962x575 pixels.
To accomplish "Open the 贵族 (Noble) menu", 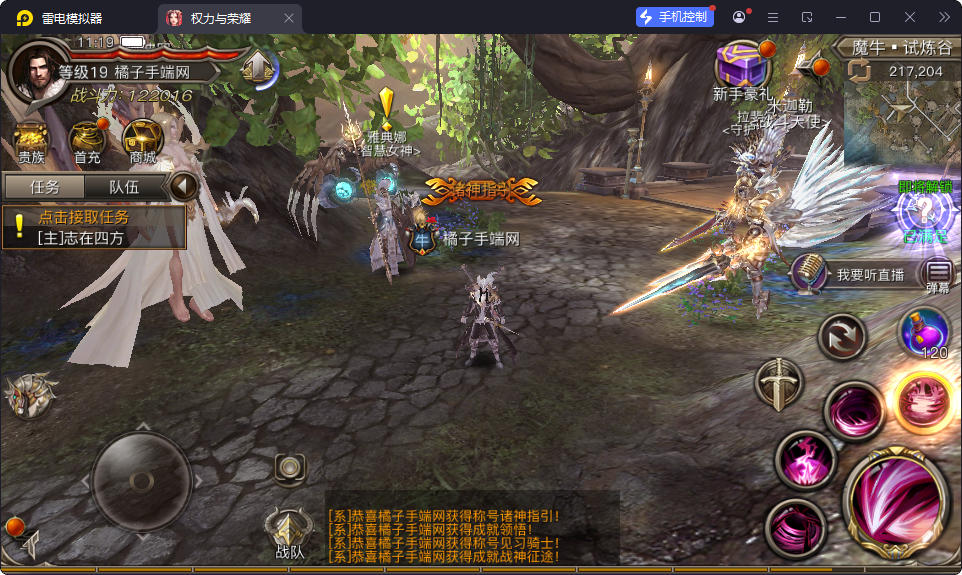I will click(x=31, y=140).
